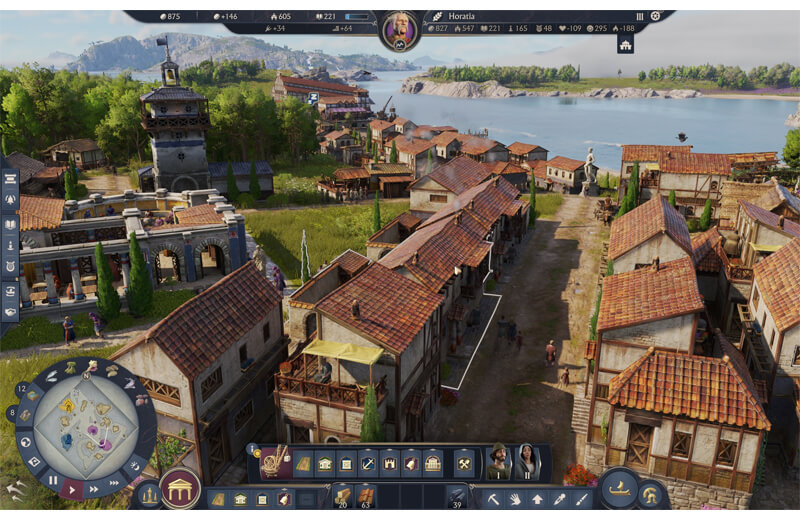
Task: Set game speed to normal play
Action: tap(72, 489)
